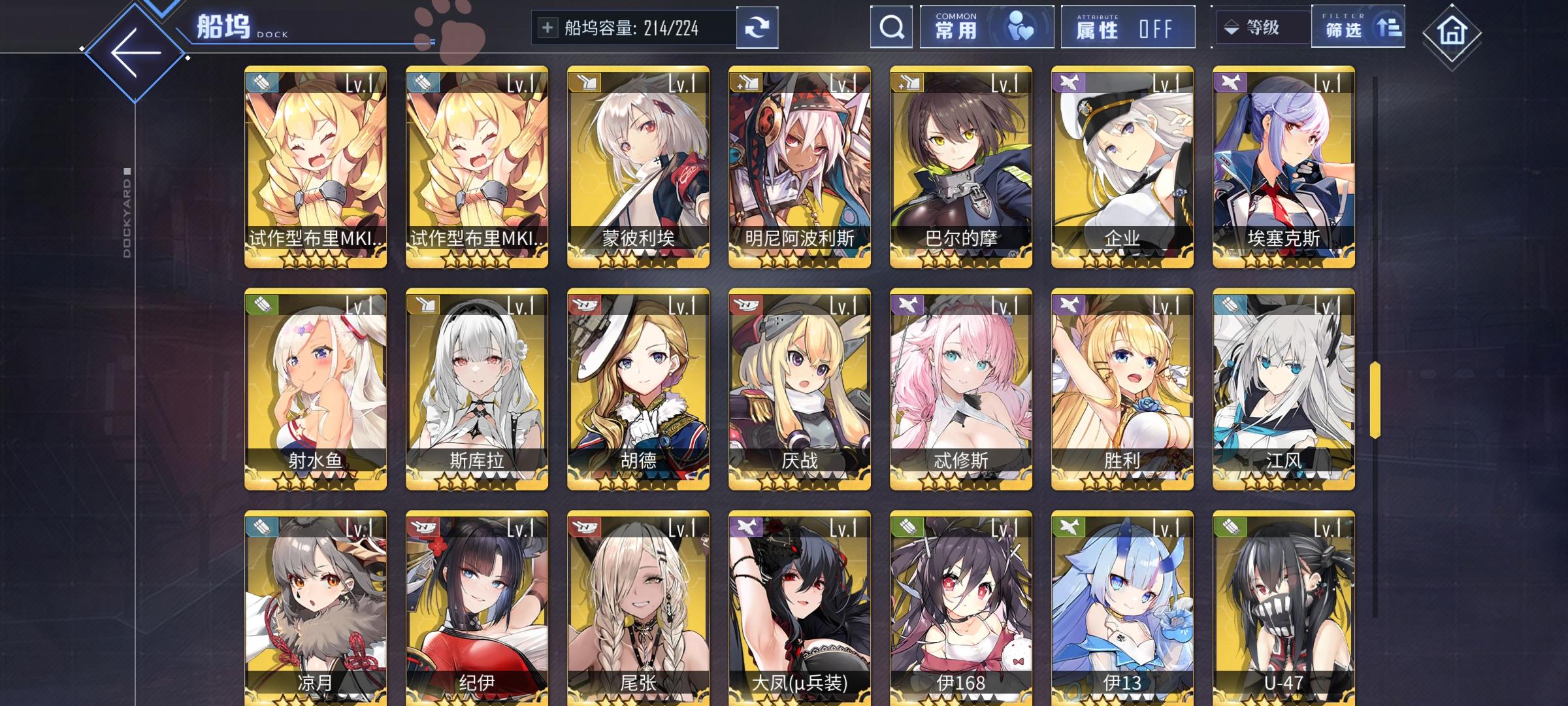Click the refresh dock icon
The image size is (1568, 706).
coord(758,27)
